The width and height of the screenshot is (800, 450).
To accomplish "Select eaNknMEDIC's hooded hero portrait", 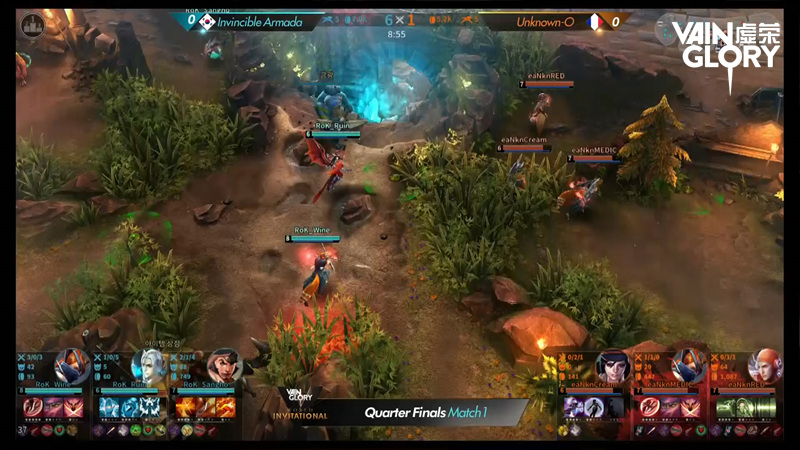I will [687, 366].
